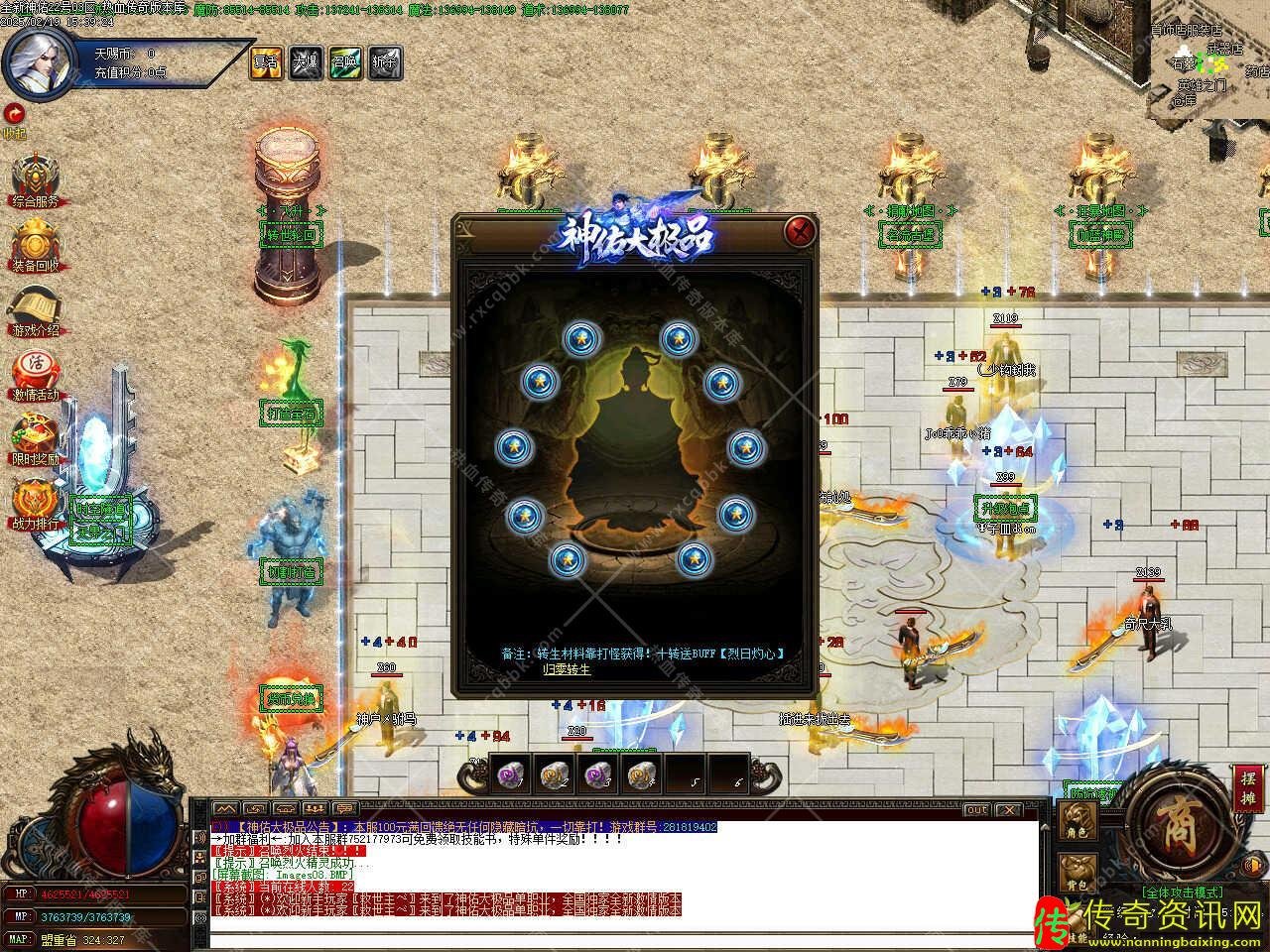Image resolution: width=1270 pixels, height=952 pixels.
Task: Open the 综合服务 general services menu
Action: click(x=35, y=181)
